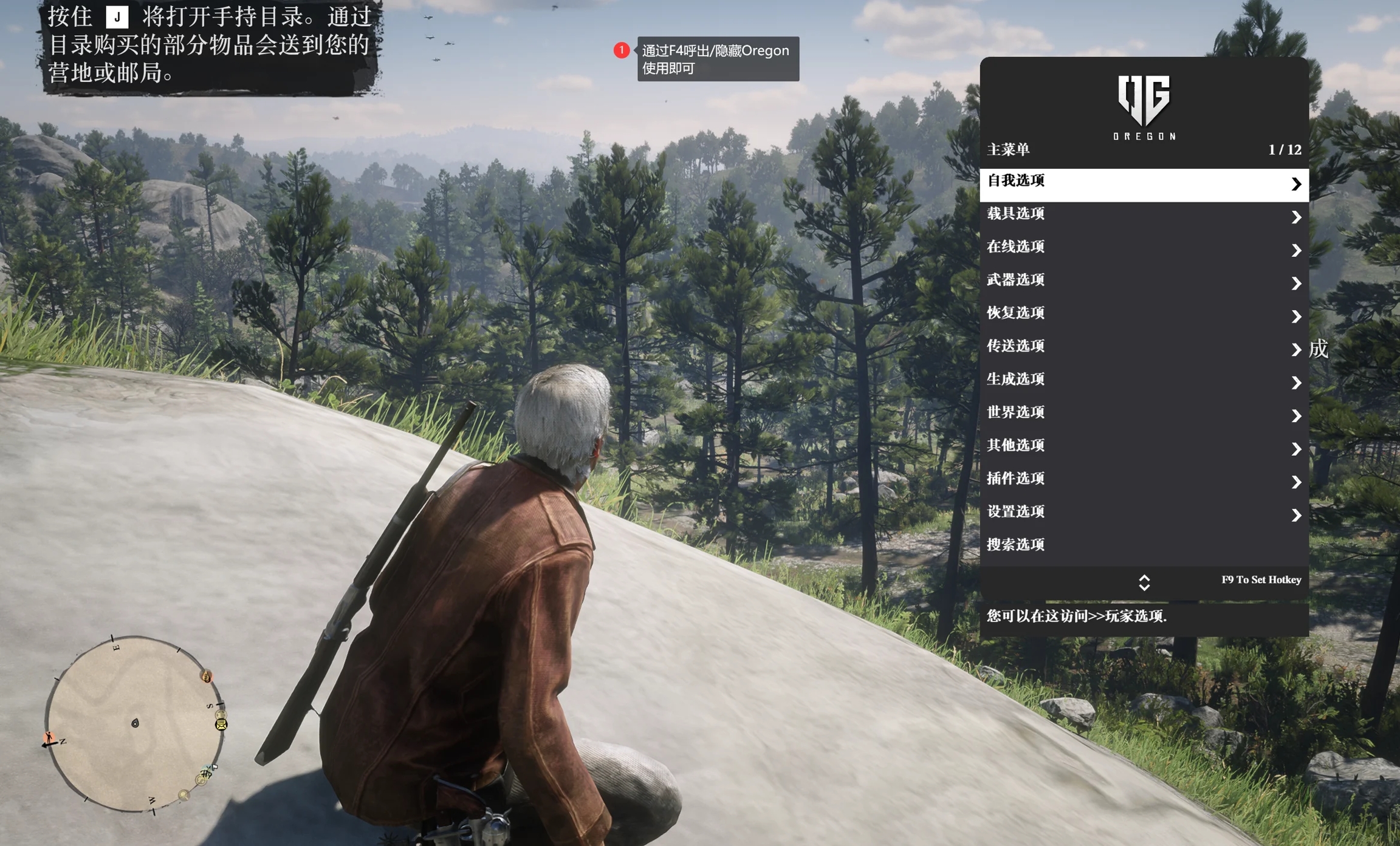Viewport: 1400px width, 846px height.
Task: Click the circular minimap
Action: [135, 723]
